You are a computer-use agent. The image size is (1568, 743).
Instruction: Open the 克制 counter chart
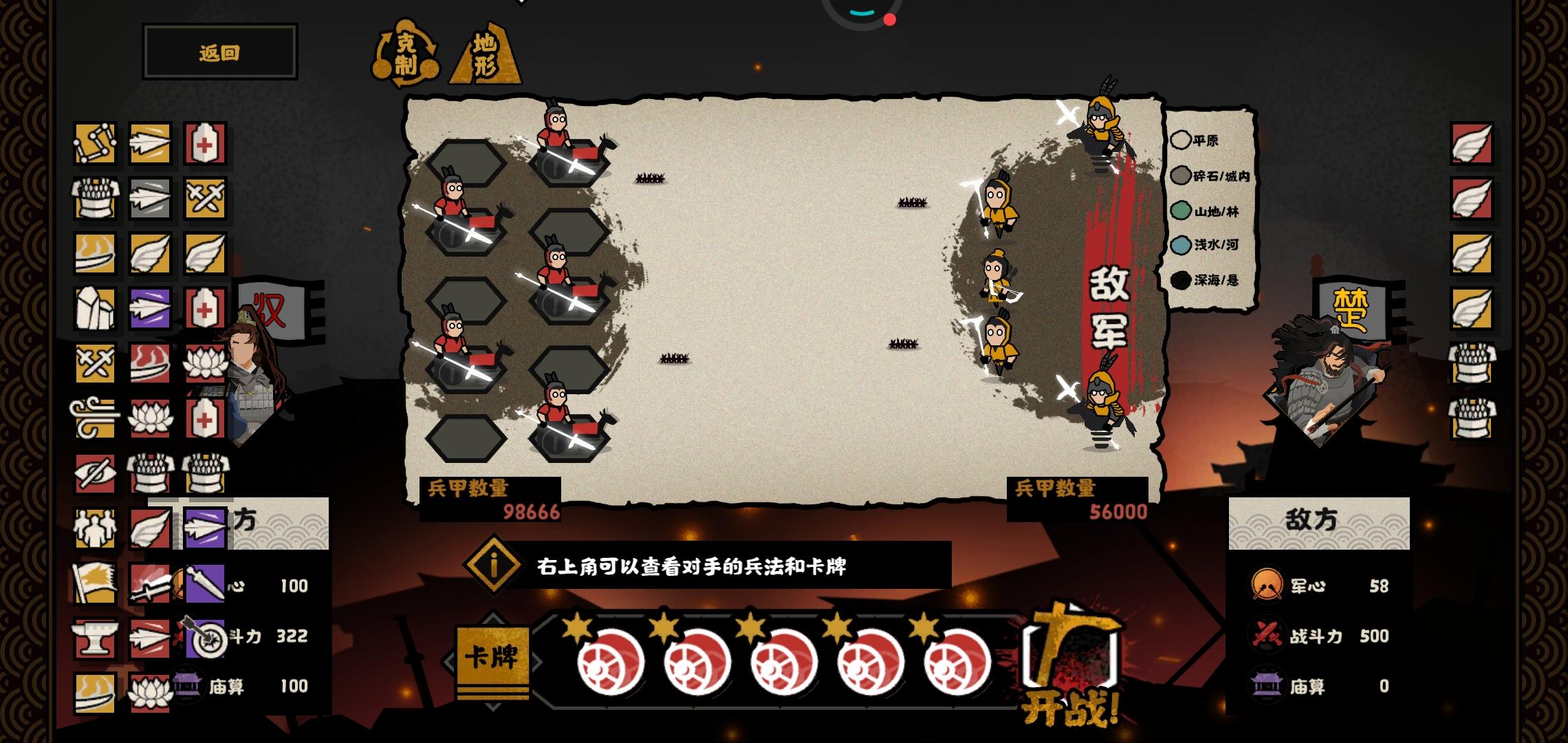(407, 55)
